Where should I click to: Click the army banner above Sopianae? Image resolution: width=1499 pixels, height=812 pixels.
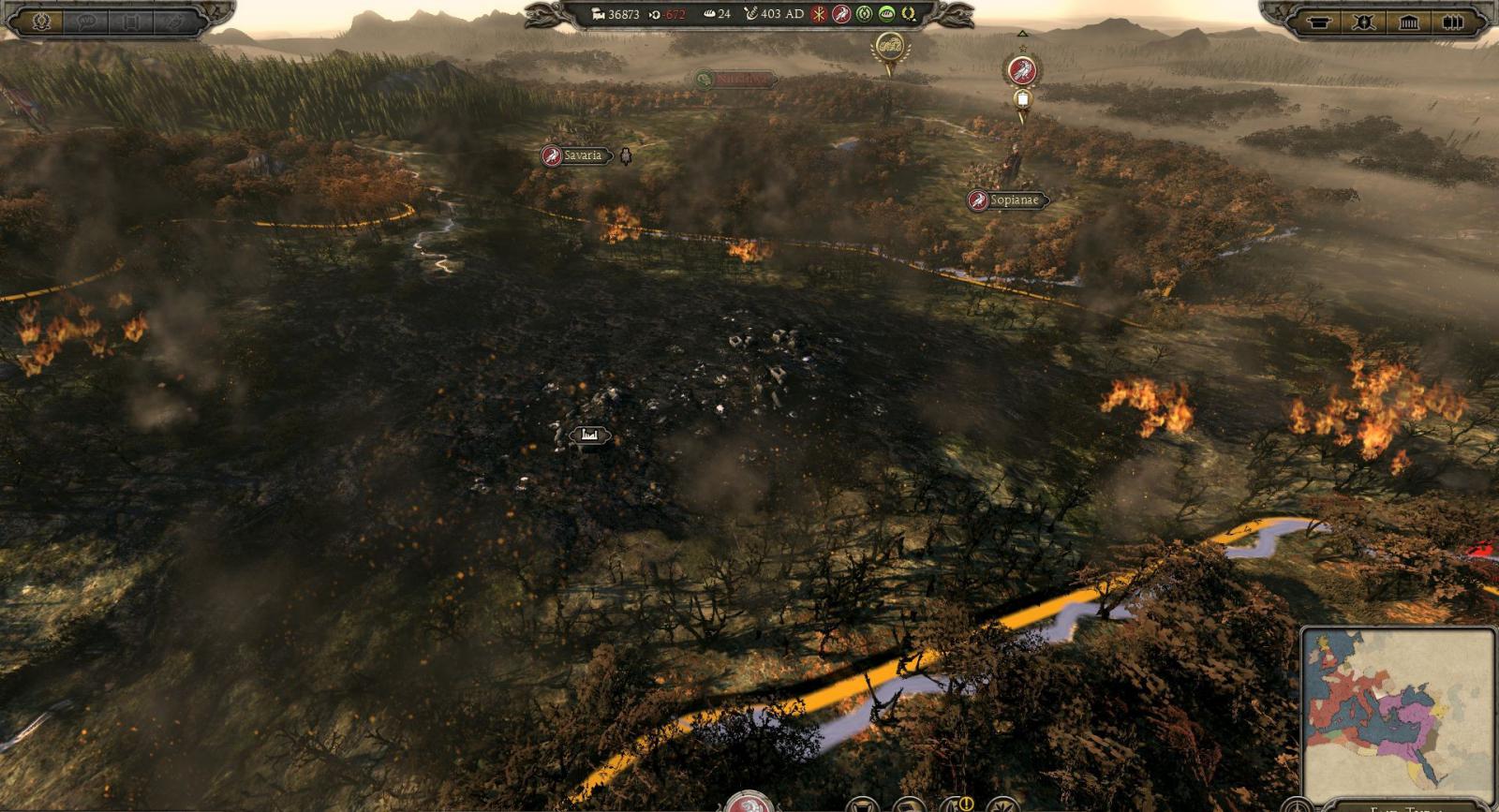1022,71
